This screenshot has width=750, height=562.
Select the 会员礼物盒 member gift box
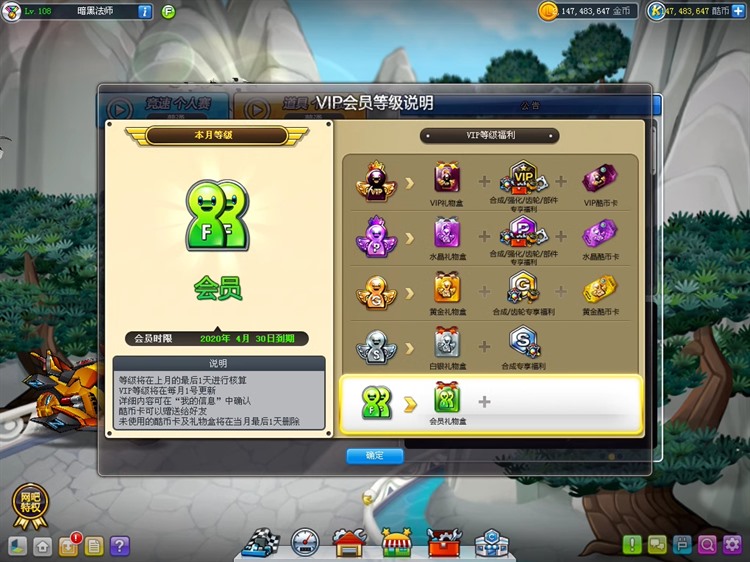click(x=446, y=399)
